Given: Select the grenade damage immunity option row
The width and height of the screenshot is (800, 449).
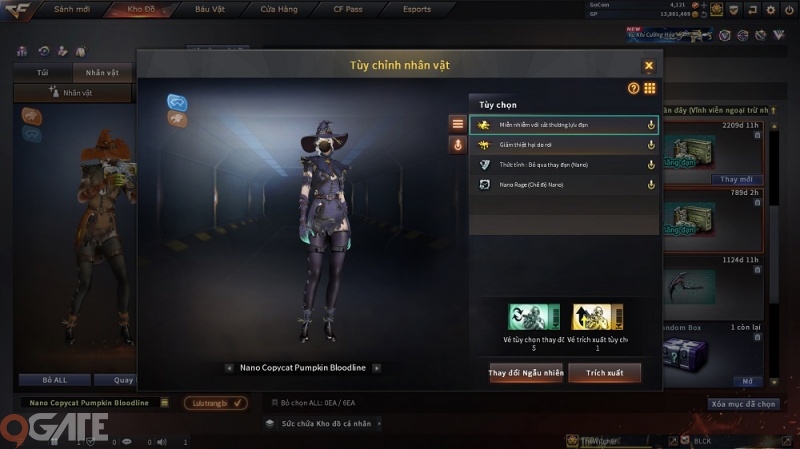Looking at the screenshot, I should pyautogui.click(x=564, y=125).
